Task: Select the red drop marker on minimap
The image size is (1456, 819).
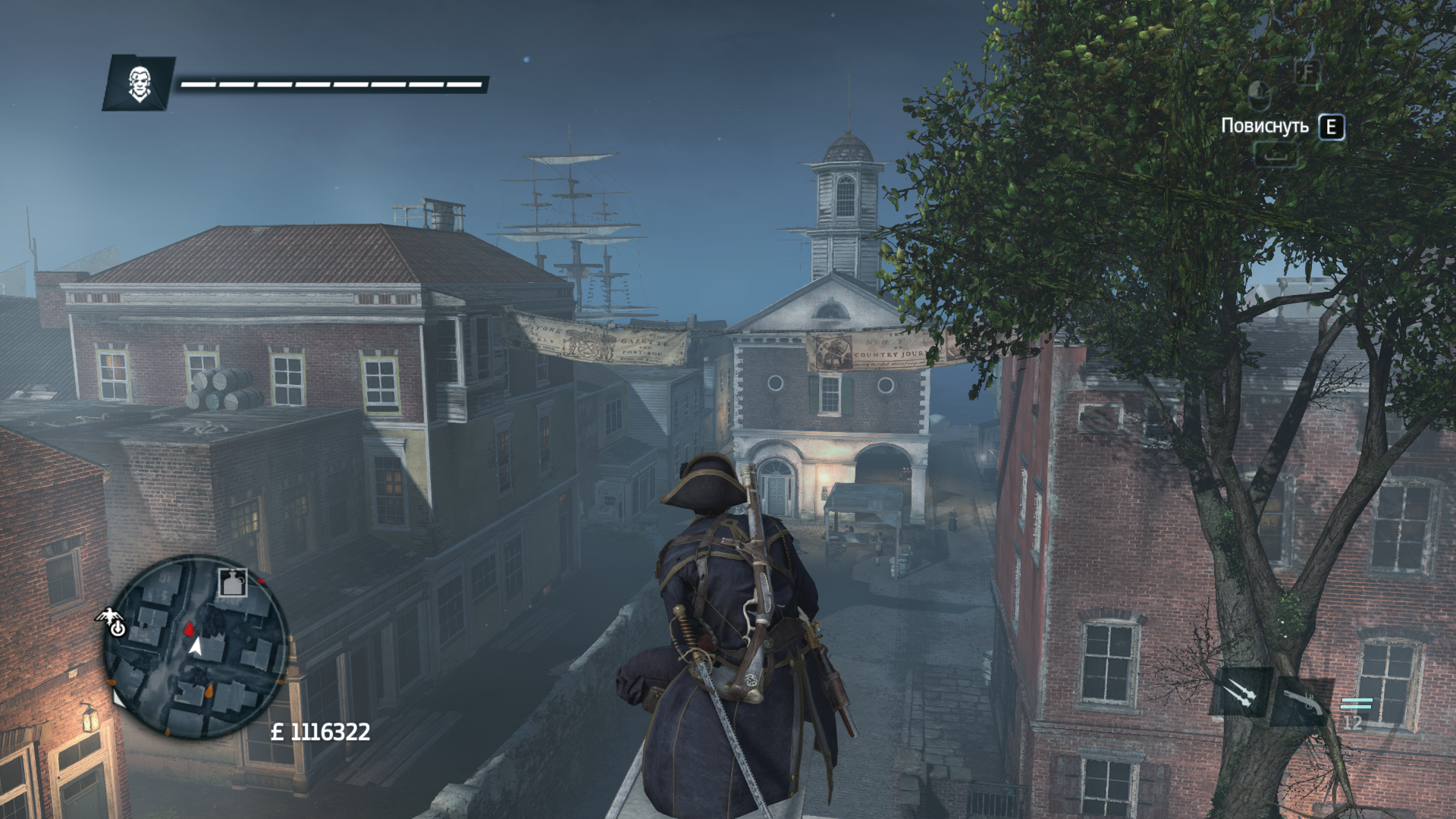Action: pos(189,629)
